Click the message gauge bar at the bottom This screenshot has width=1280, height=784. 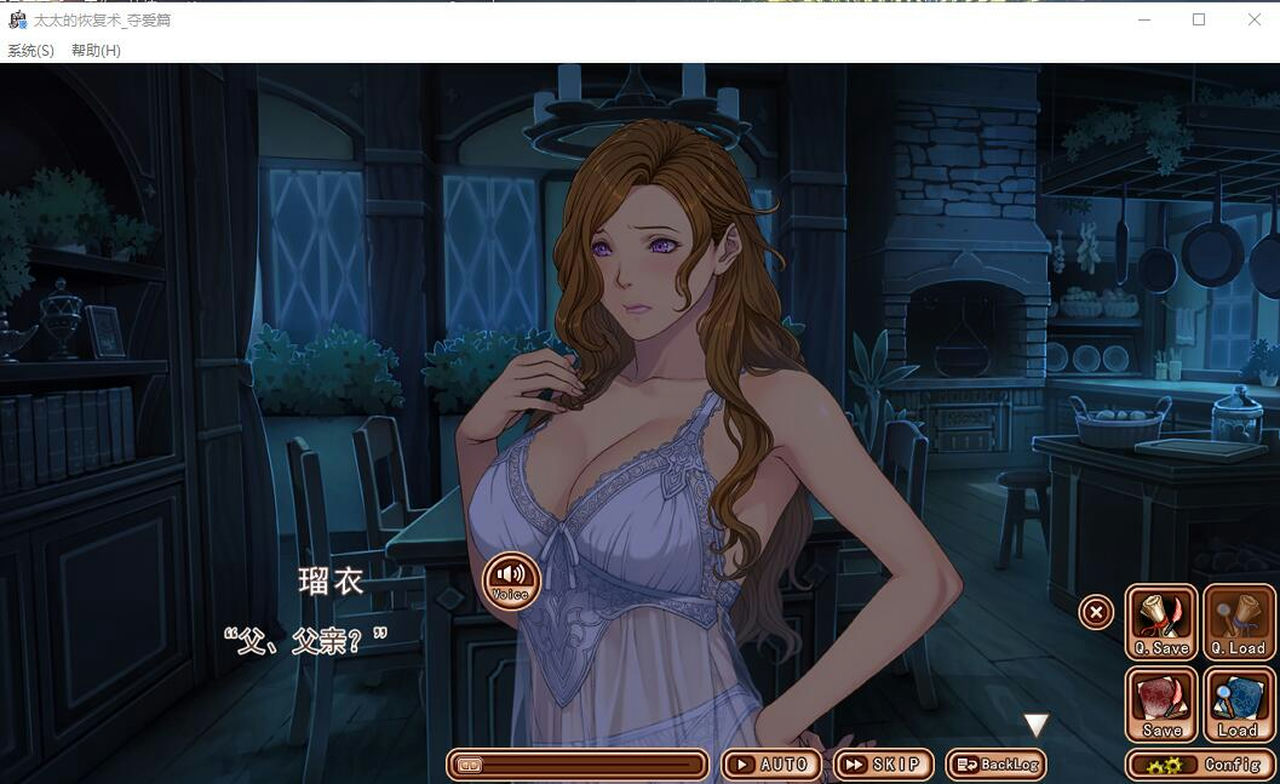point(580,763)
